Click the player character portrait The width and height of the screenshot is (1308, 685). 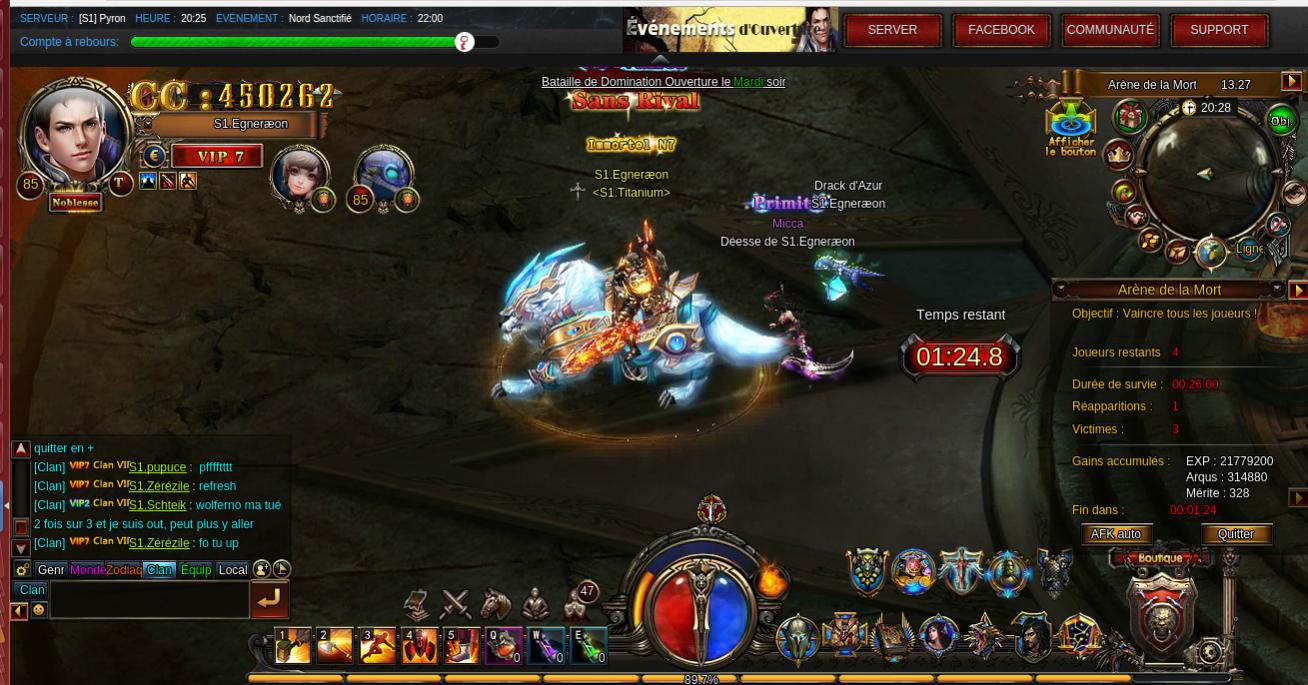click(x=78, y=131)
